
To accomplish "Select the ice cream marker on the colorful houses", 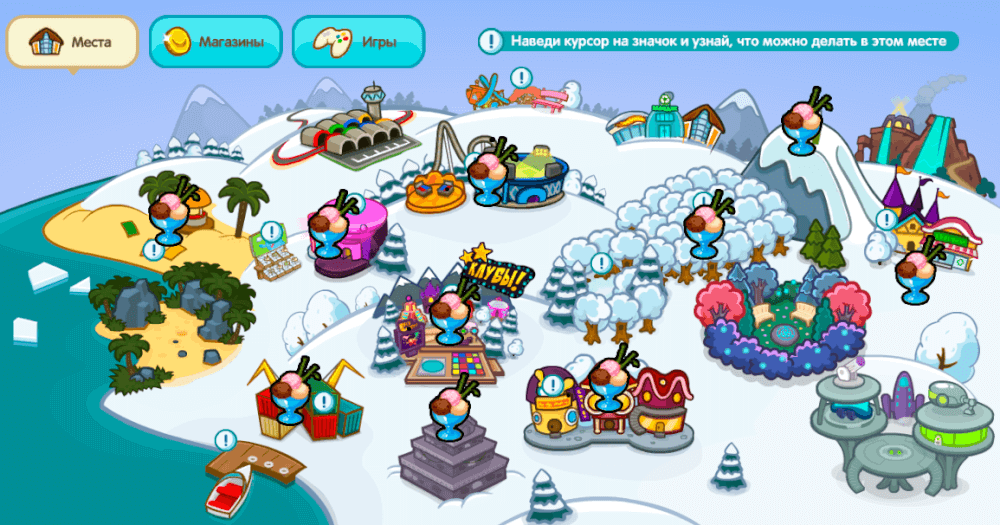I will (x=607, y=383).
